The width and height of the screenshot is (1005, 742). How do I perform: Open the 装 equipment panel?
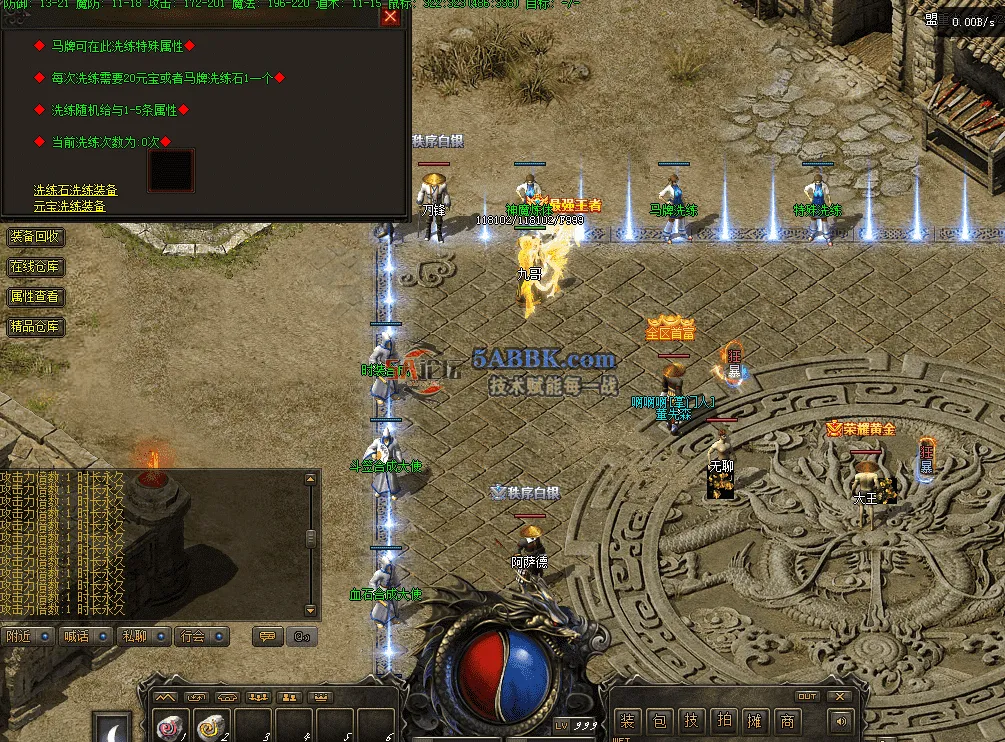pos(627,720)
